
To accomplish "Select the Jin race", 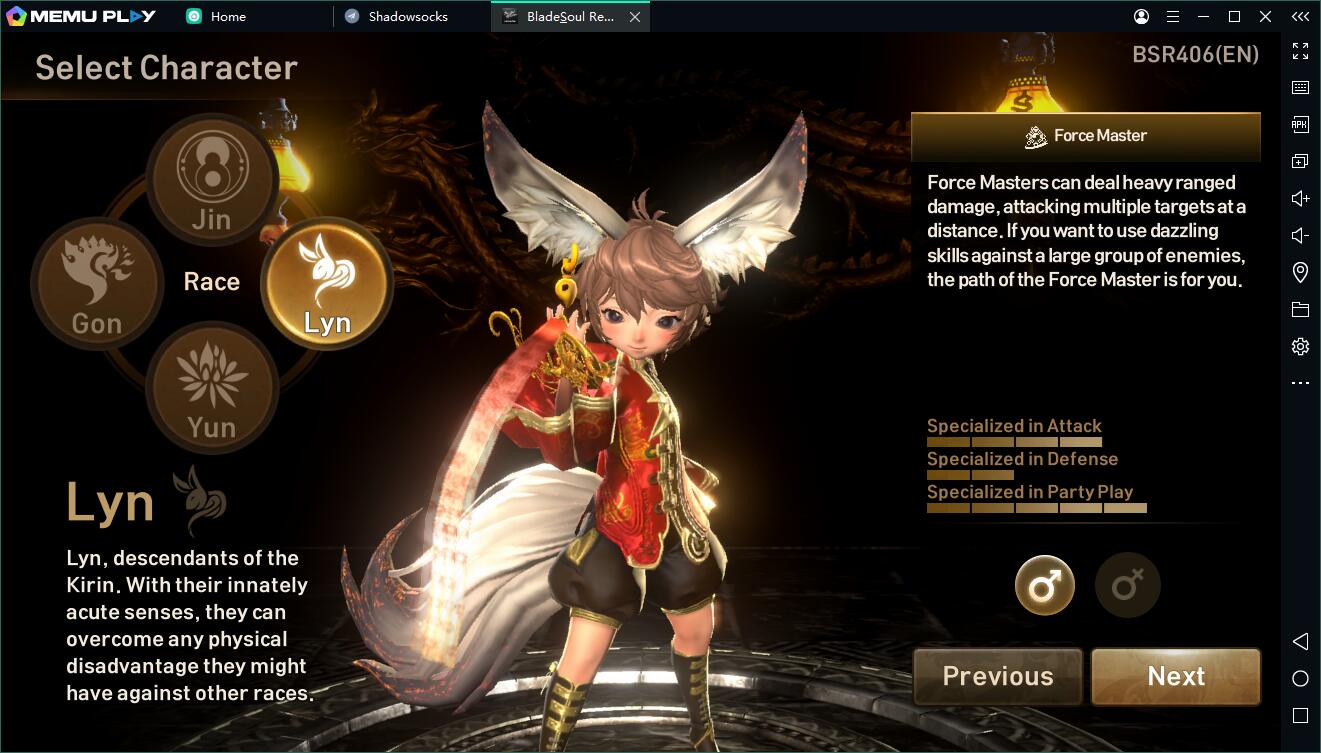I will point(211,180).
